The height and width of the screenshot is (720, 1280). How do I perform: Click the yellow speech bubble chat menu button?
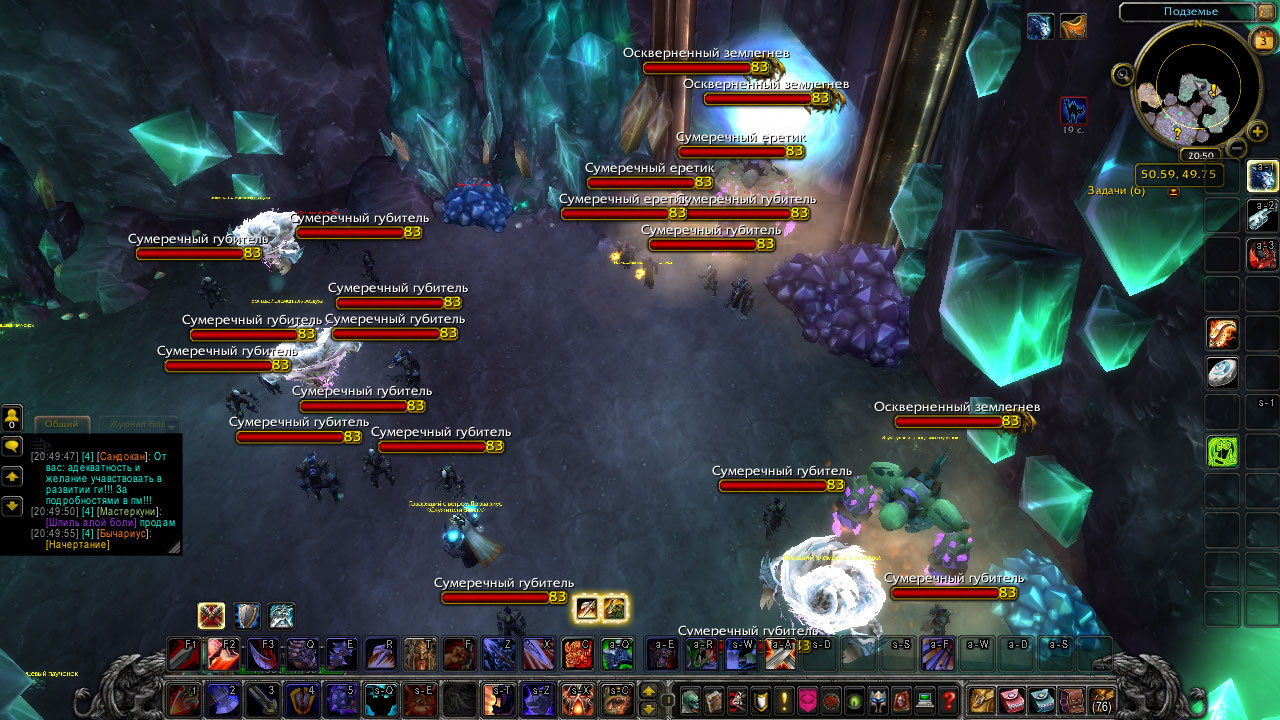[12, 446]
